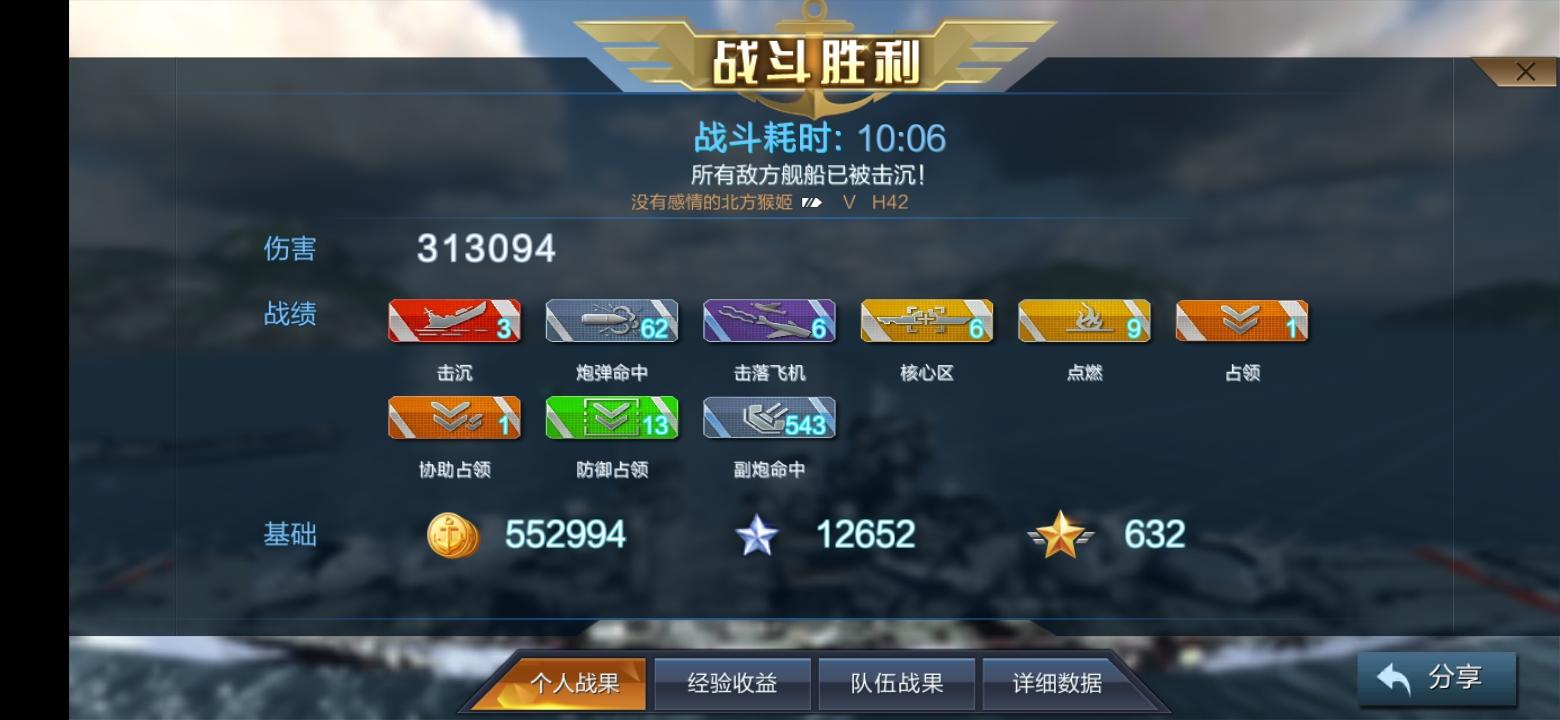Open the 队伍战果 team results tab
The height and width of the screenshot is (720, 1560).
coord(896,683)
